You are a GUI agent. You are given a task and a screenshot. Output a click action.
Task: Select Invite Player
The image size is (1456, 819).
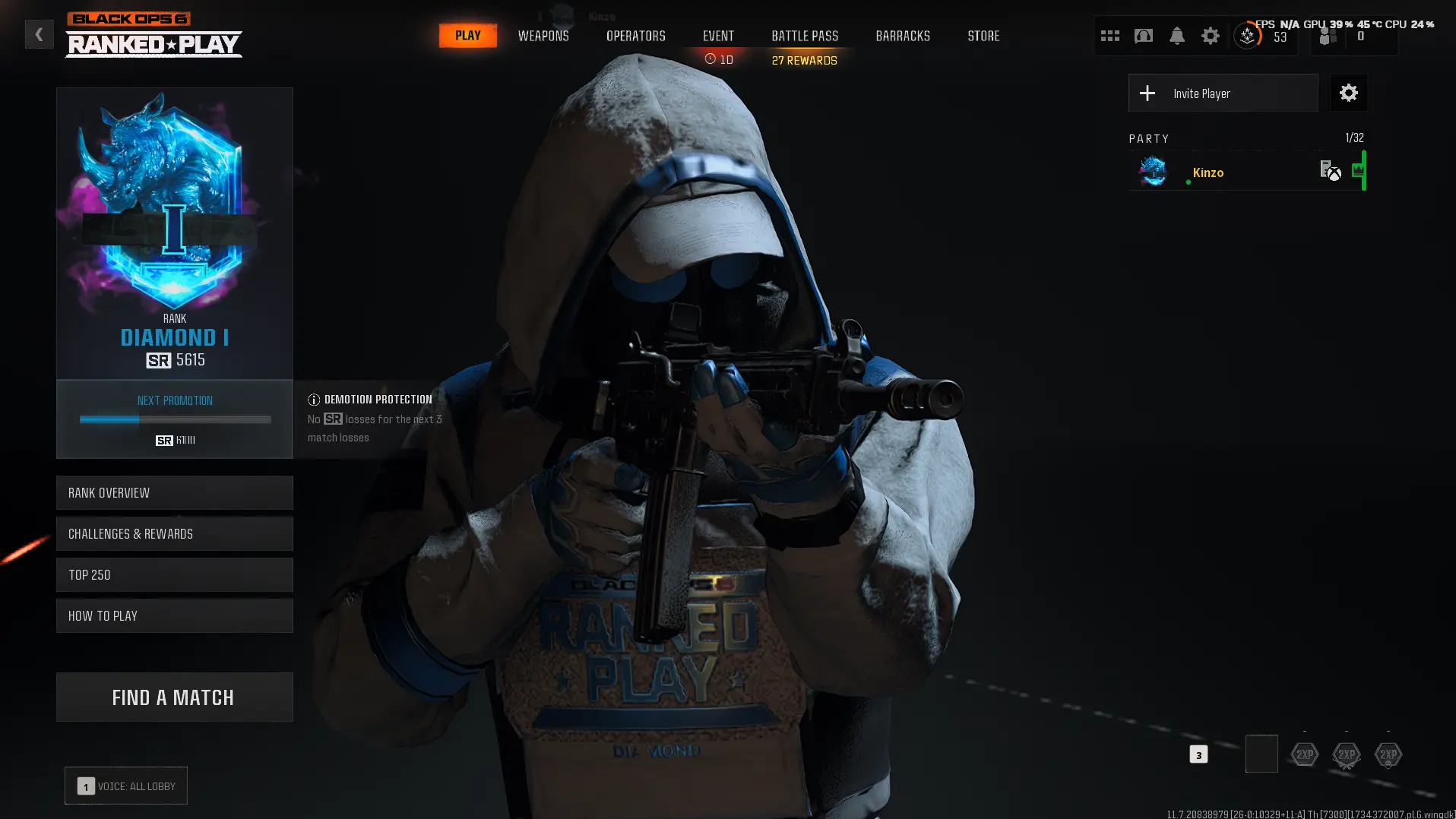click(x=1223, y=93)
